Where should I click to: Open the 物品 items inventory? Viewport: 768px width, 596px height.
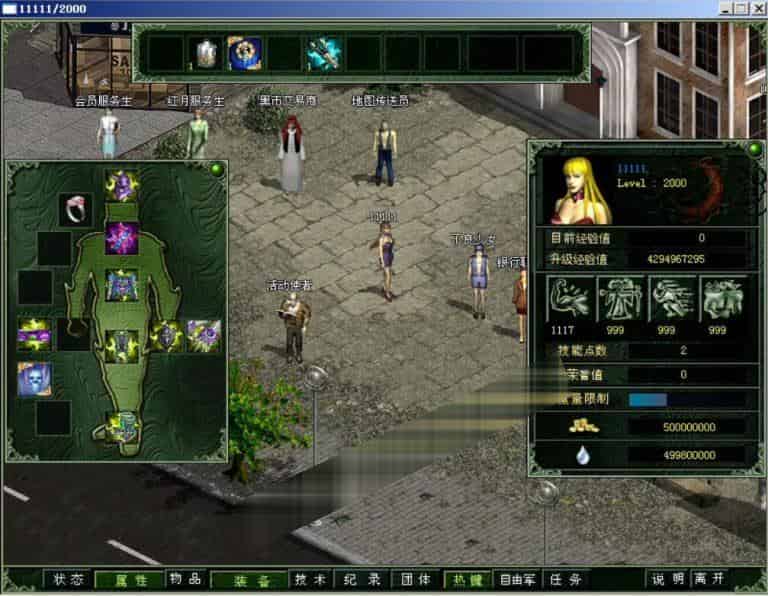[x=184, y=579]
